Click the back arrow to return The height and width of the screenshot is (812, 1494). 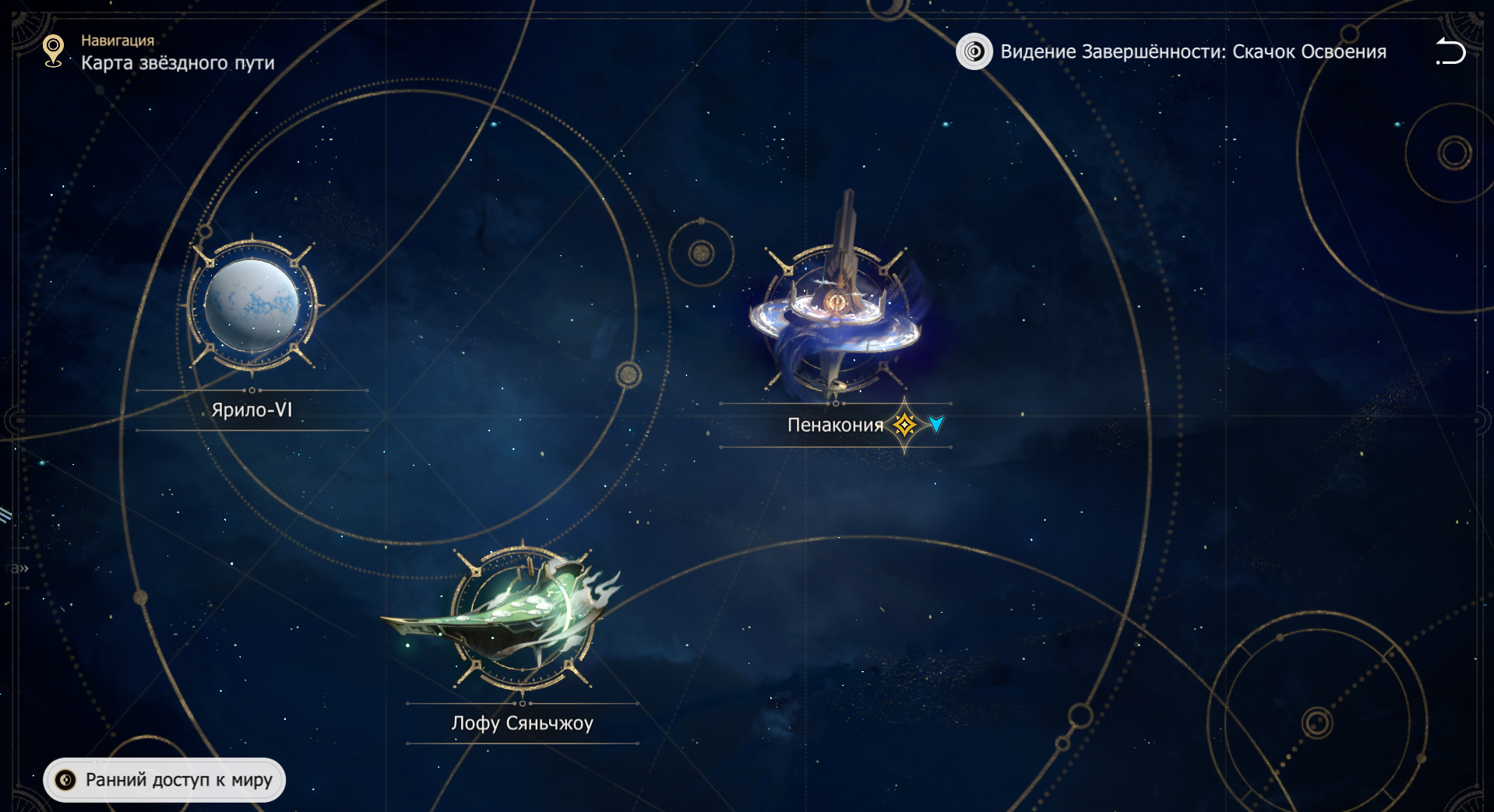(x=1450, y=52)
